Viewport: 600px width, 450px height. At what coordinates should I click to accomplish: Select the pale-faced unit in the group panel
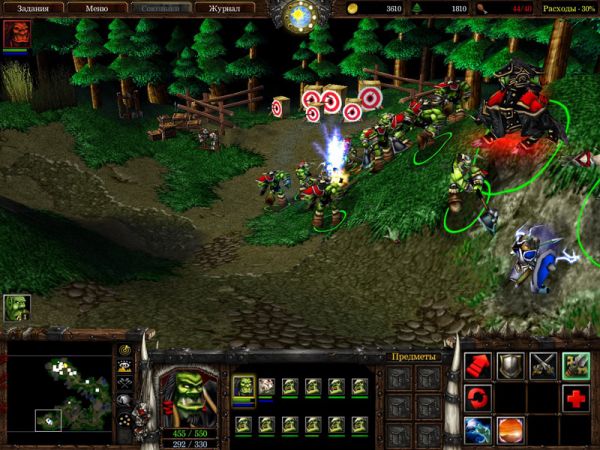267,386
